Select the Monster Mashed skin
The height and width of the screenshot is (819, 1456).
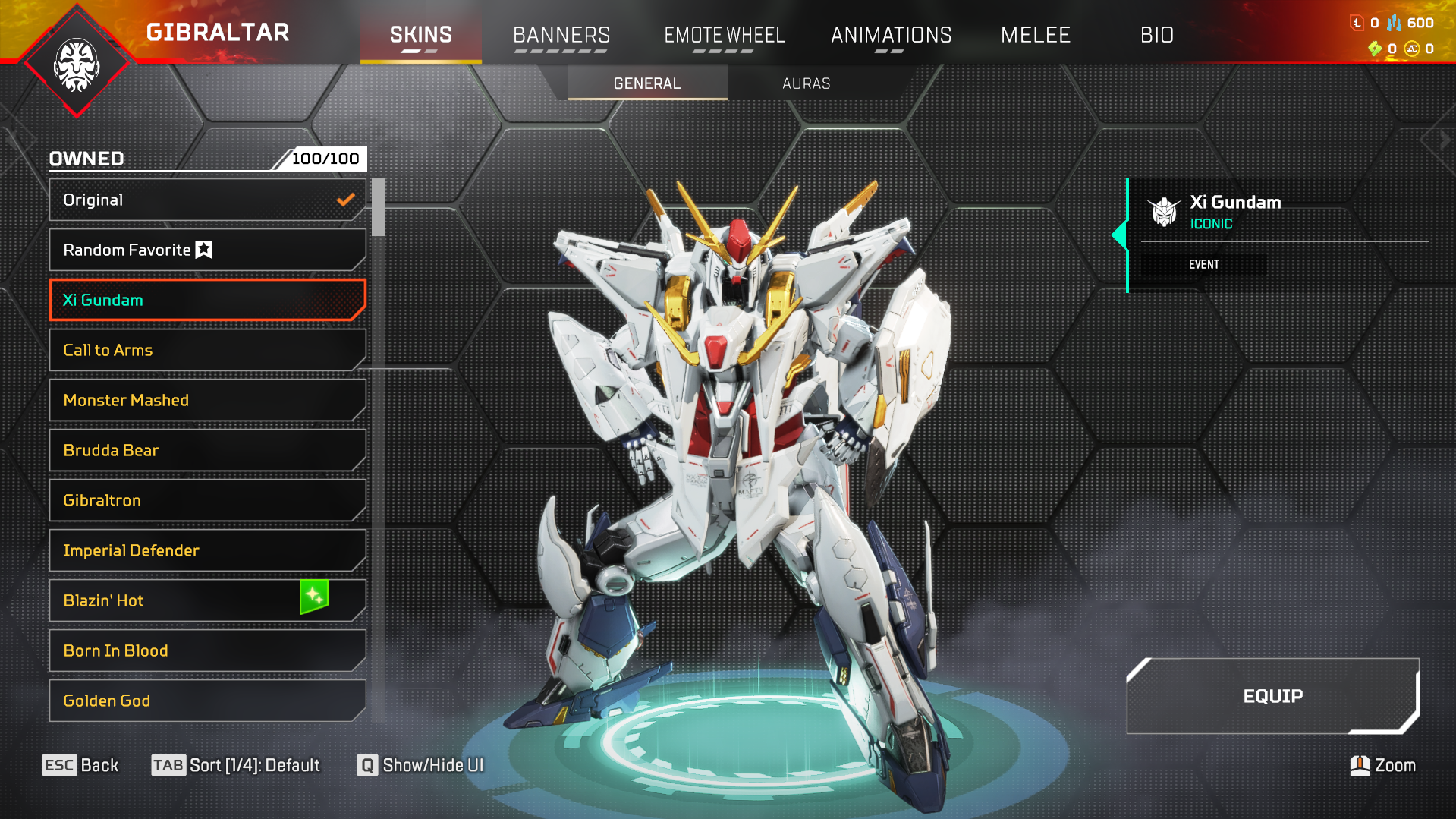coord(206,400)
